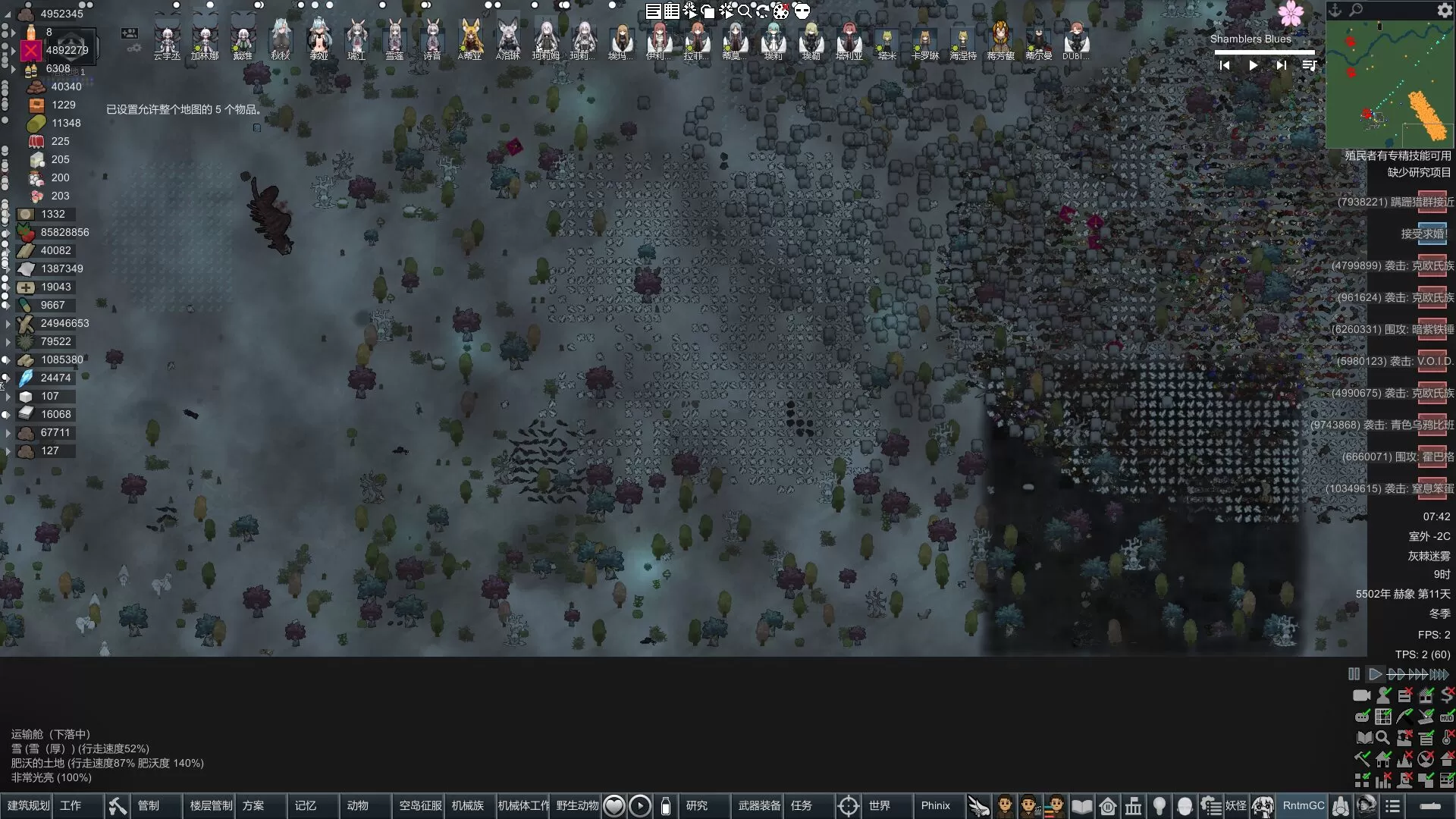Skip to the next music track
The image size is (1456, 819).
point(1281,66)
